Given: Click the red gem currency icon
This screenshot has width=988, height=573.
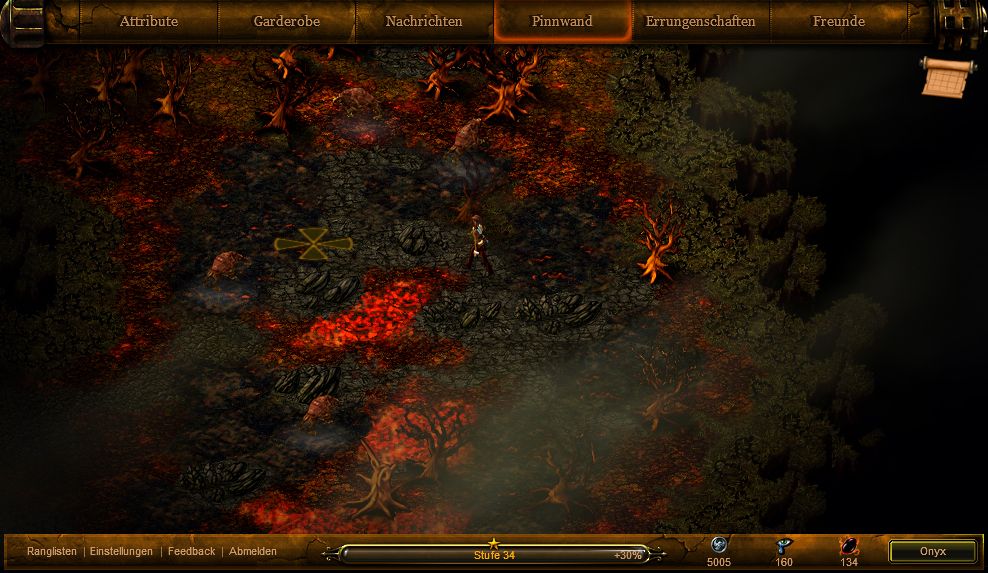Looking at the screenshot, I should (849, 546).
